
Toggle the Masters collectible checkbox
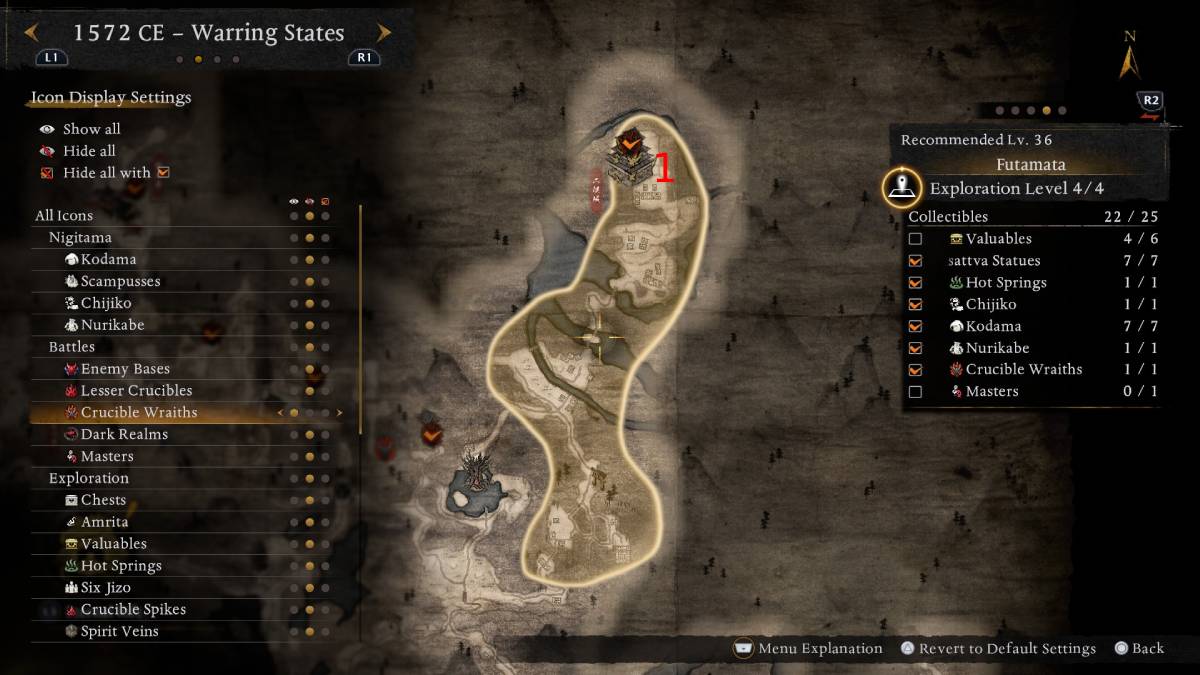[x=915, y=392]
